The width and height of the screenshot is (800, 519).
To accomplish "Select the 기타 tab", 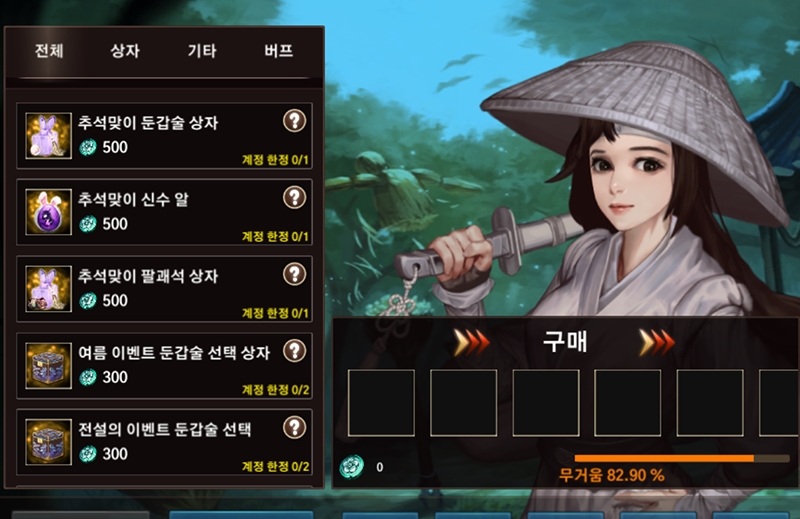I will pos(202,52).
